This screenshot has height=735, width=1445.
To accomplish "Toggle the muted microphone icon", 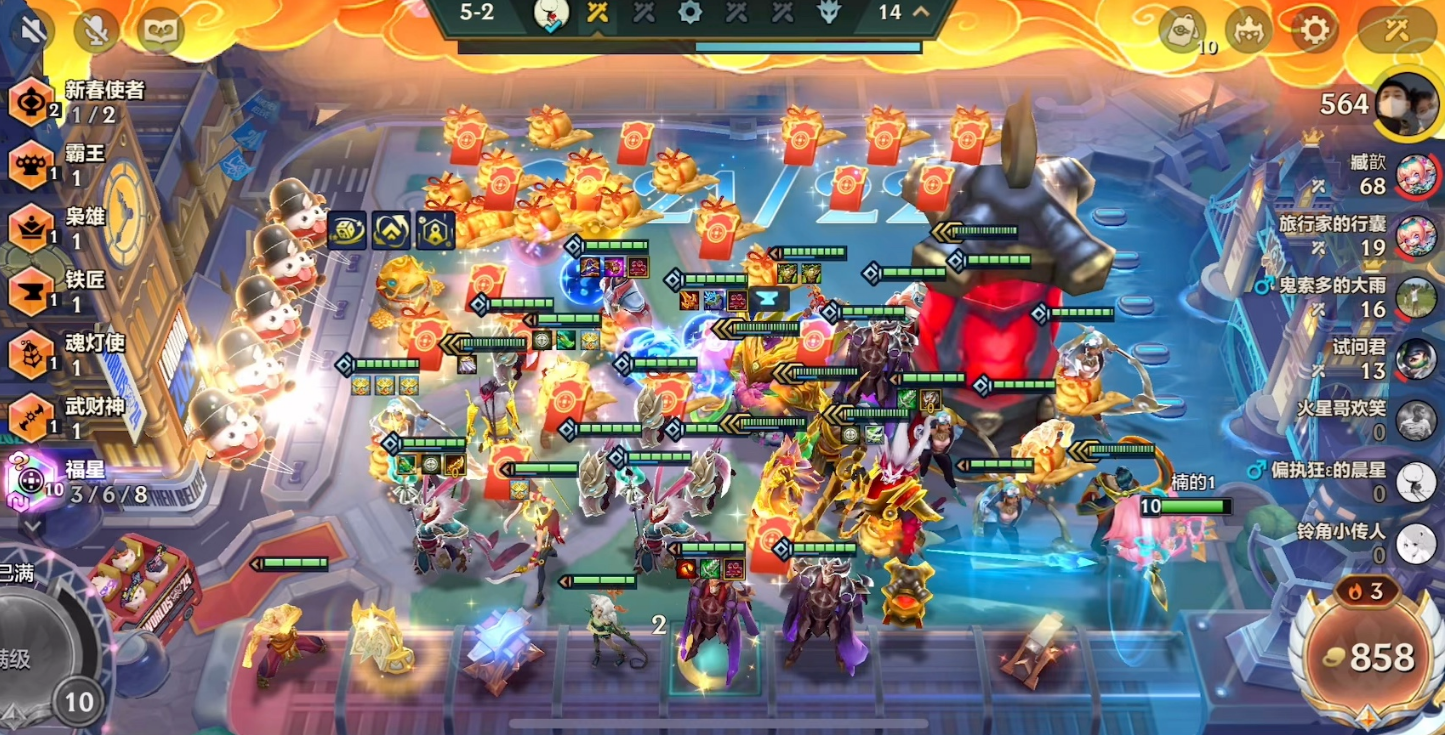I will coord(96,31).
